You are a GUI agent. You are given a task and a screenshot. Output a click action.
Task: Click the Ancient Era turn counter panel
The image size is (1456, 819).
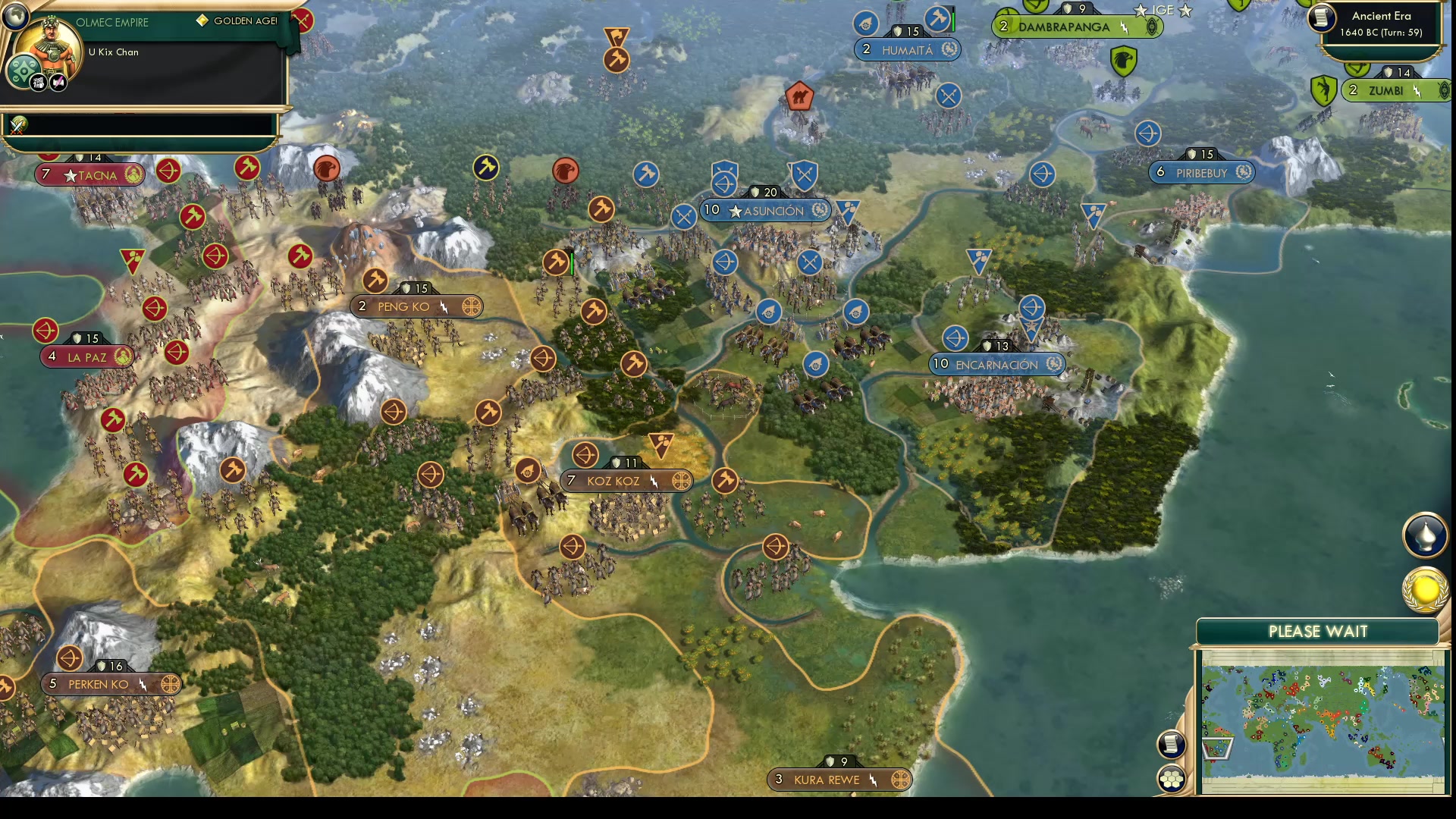coord(1382,25)
